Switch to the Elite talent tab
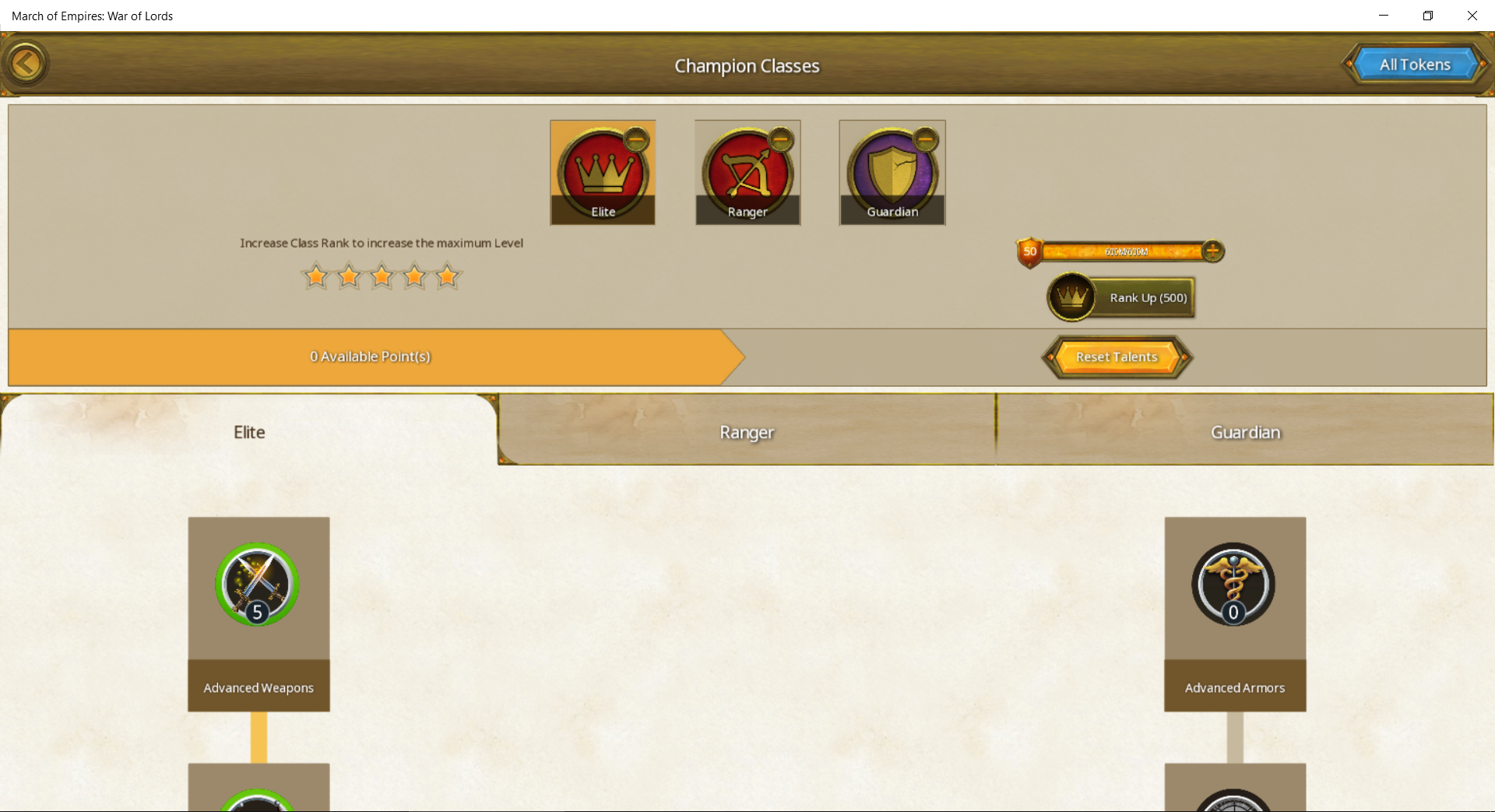Viewport: 1495px width, 812px height. [x=249, y=432]
